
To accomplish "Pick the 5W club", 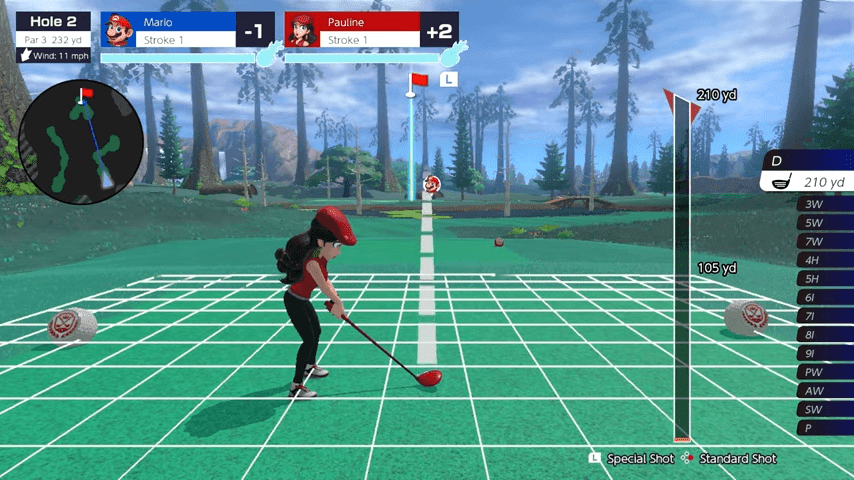I will click(822, 223).
